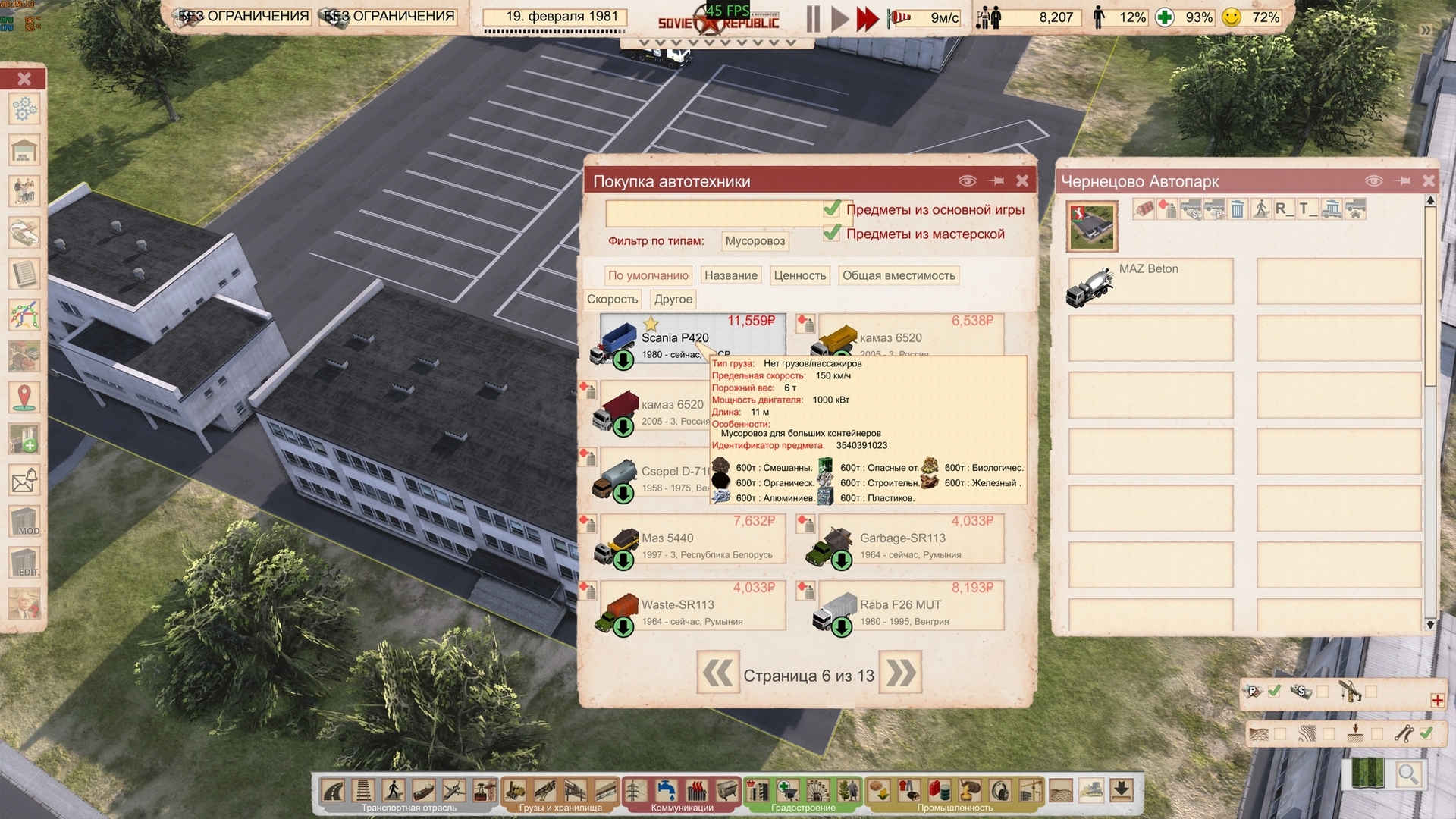Close the Чернецово Автопарк window

pos(1429,180)
